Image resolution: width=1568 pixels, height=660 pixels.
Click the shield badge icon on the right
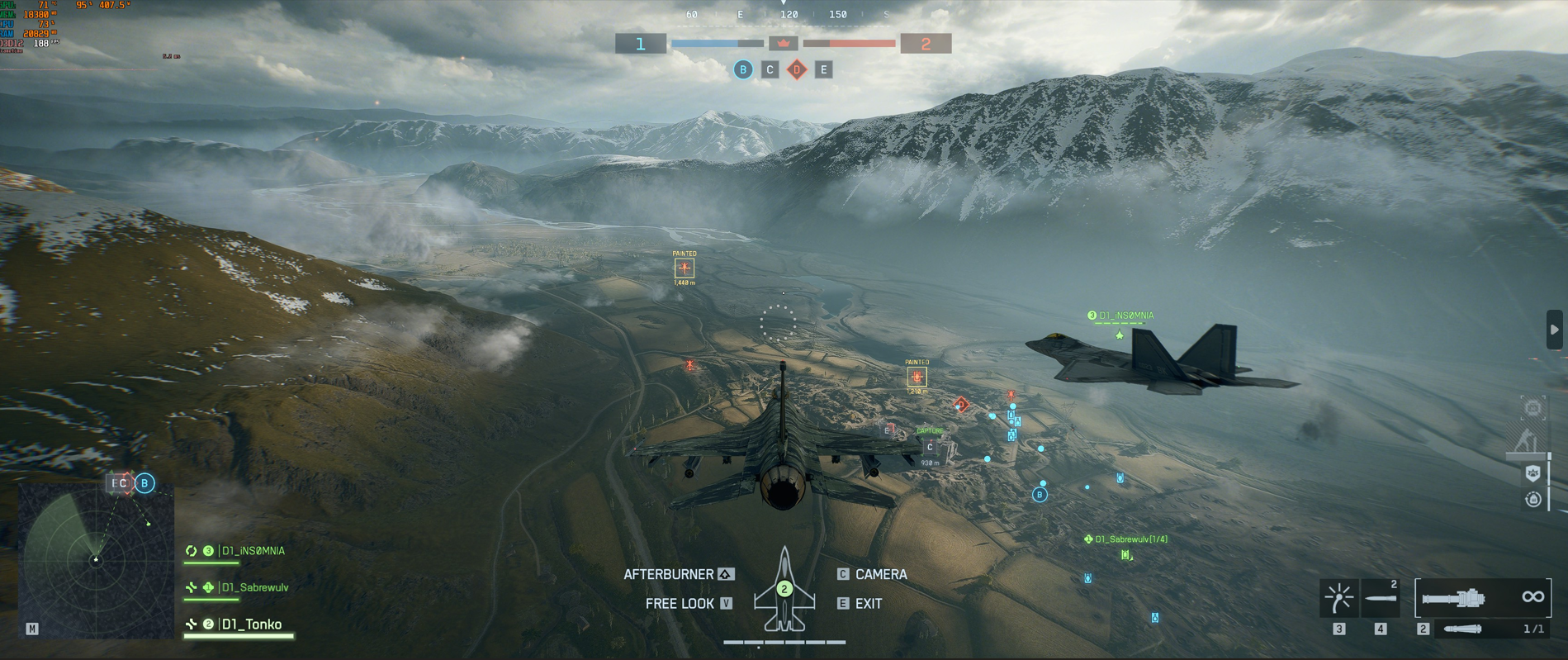click(x=1533, y=473)
